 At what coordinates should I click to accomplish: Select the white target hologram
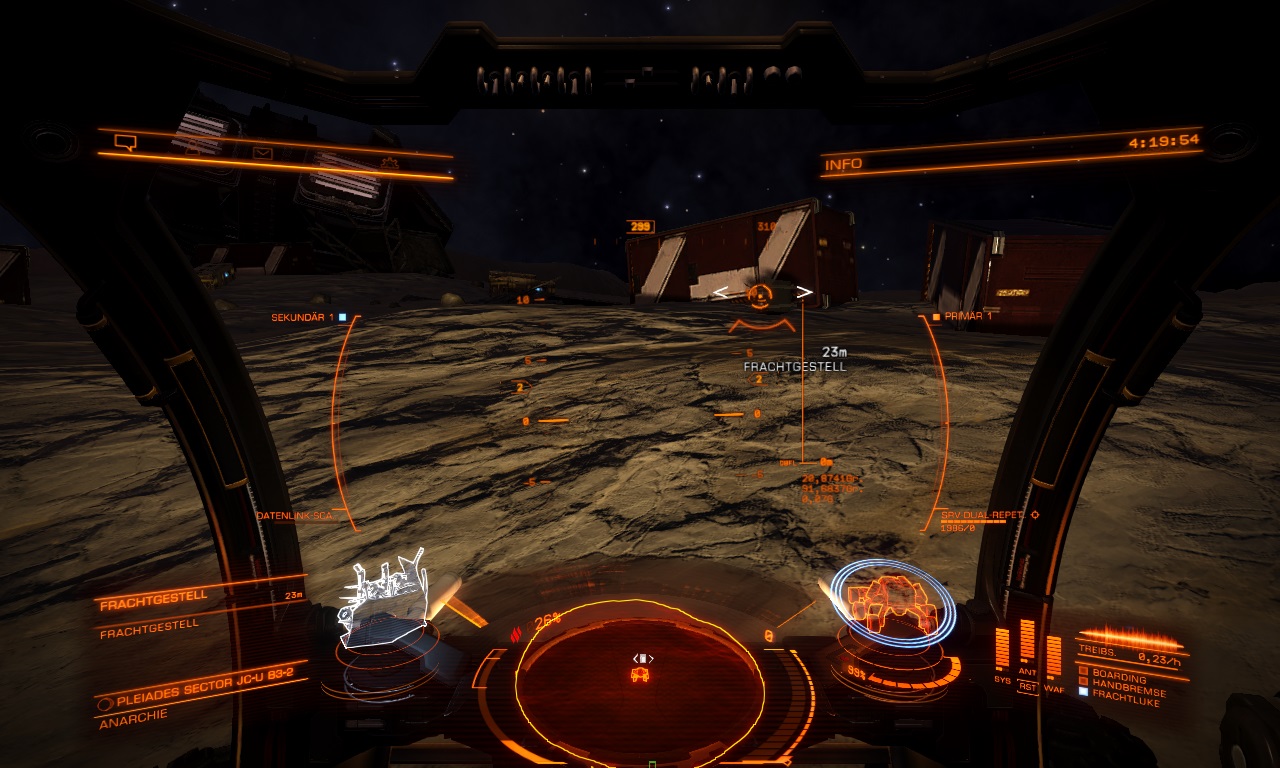click(384, 602)
